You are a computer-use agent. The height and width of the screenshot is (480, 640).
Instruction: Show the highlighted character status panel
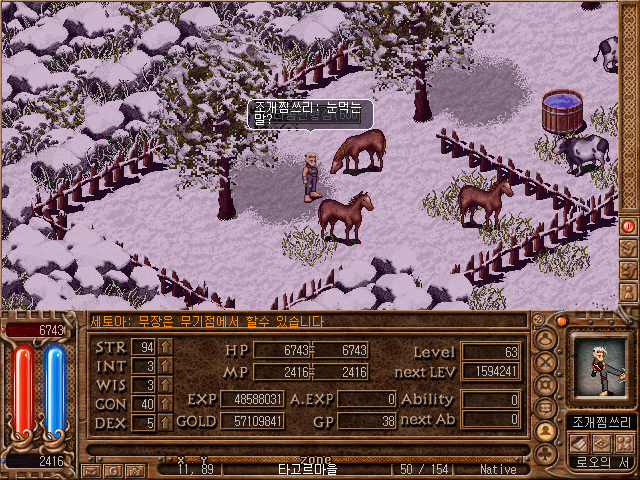(x=546, y=431)
